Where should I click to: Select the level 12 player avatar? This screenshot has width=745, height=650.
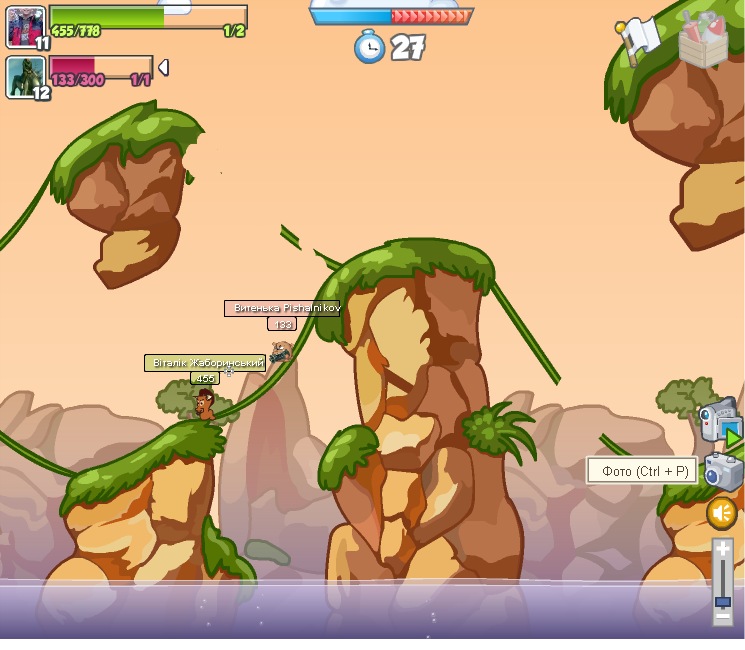click(x=25, y=77)
